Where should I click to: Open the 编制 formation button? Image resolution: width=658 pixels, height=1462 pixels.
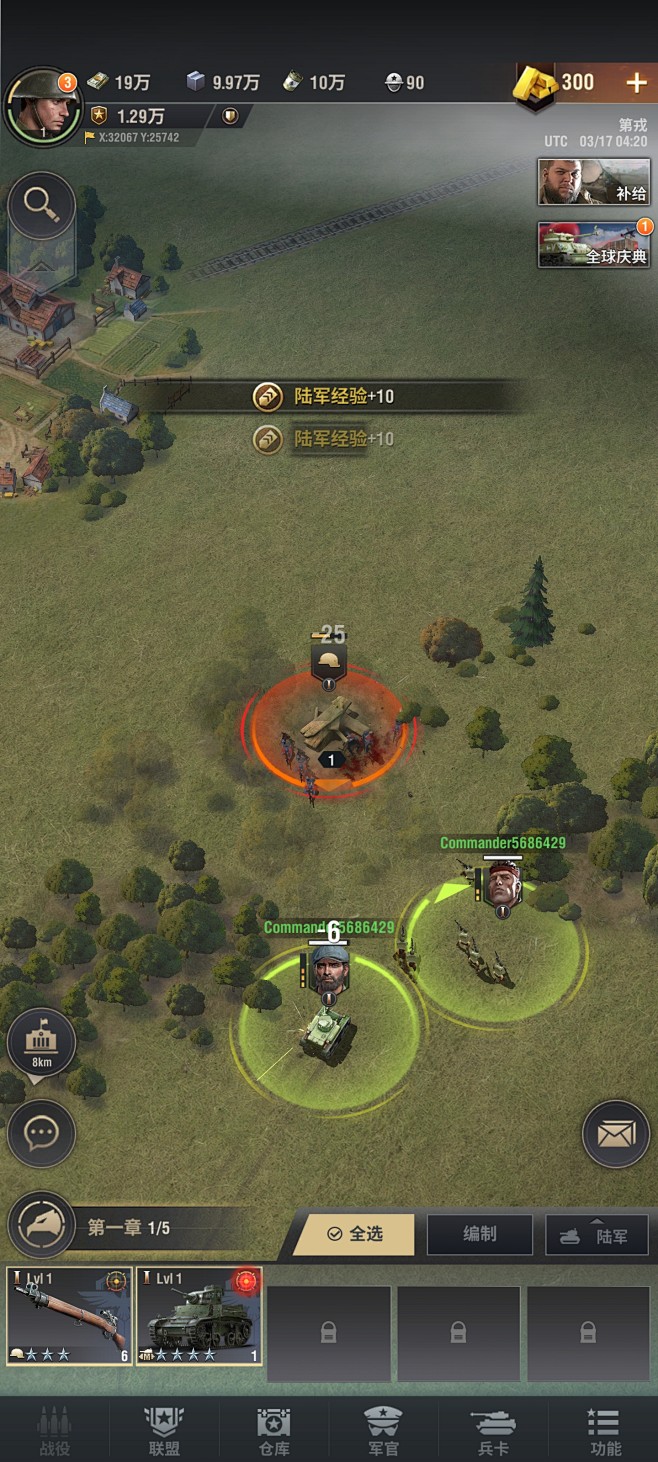pos(479,1234)
